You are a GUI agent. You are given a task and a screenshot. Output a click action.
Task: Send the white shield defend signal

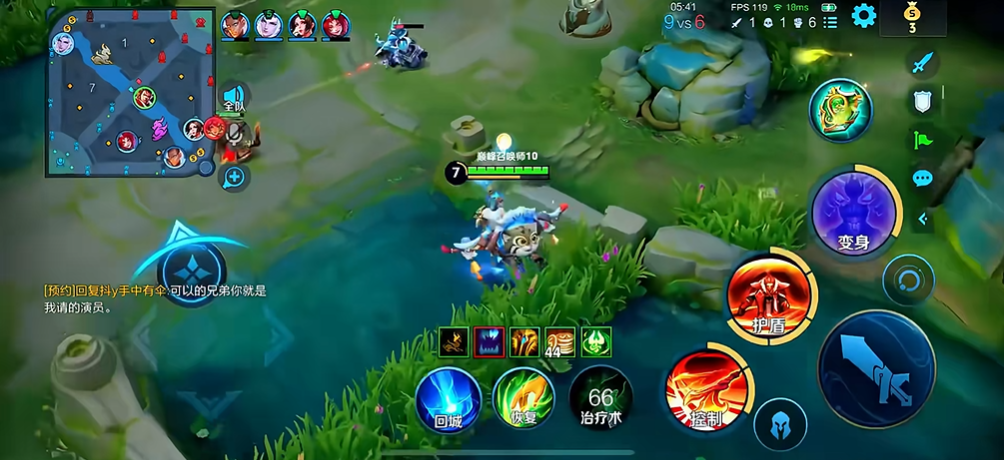click(922, 101)
